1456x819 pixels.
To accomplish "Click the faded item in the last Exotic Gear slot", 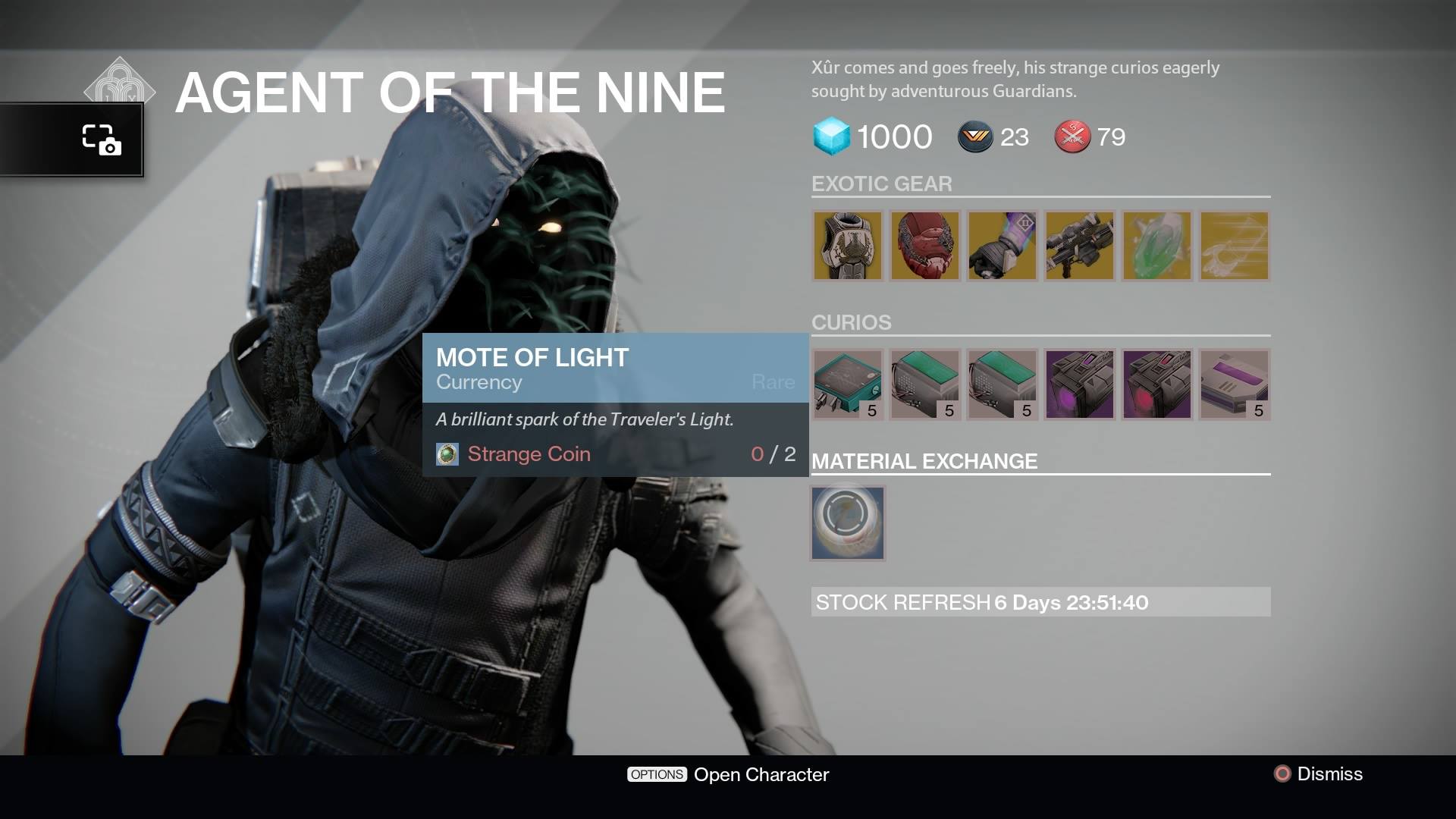I will 1235,245.
